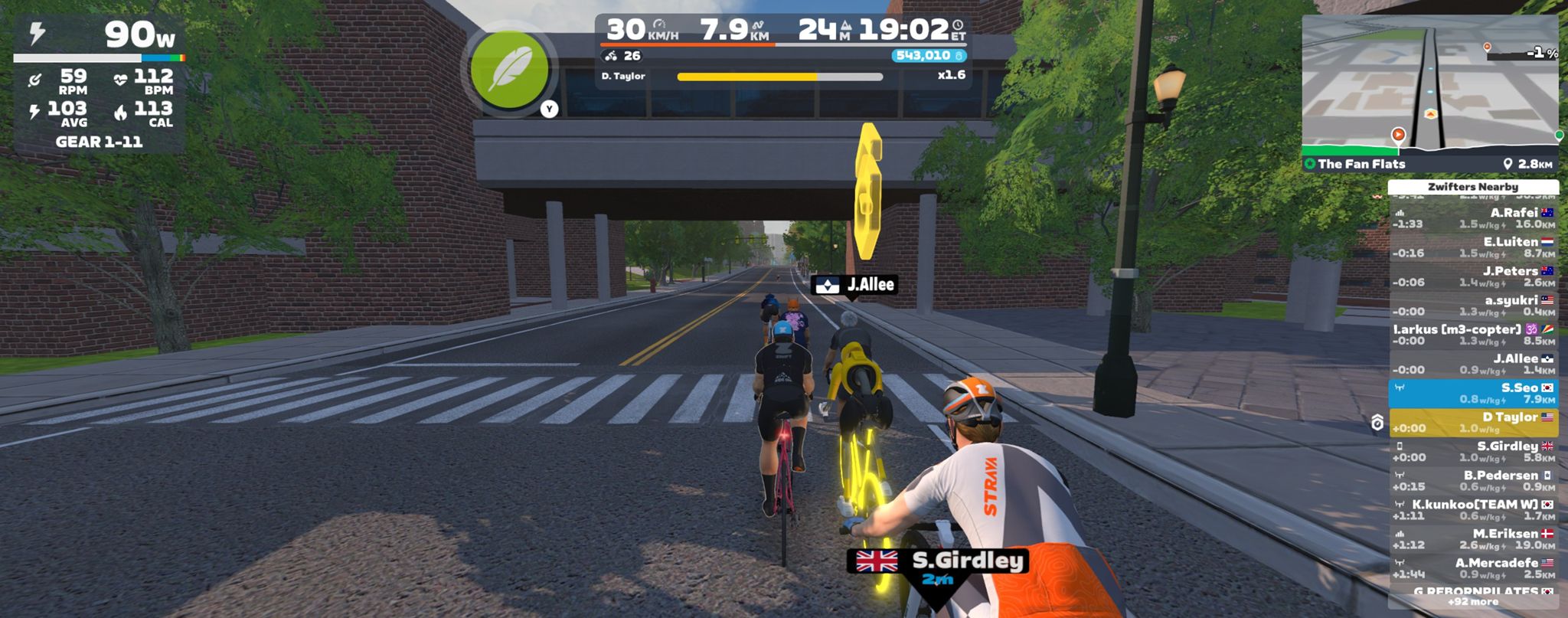Open the power and gear stats panel
Viewport: 1568px width, 618px height.
[99, 84]
